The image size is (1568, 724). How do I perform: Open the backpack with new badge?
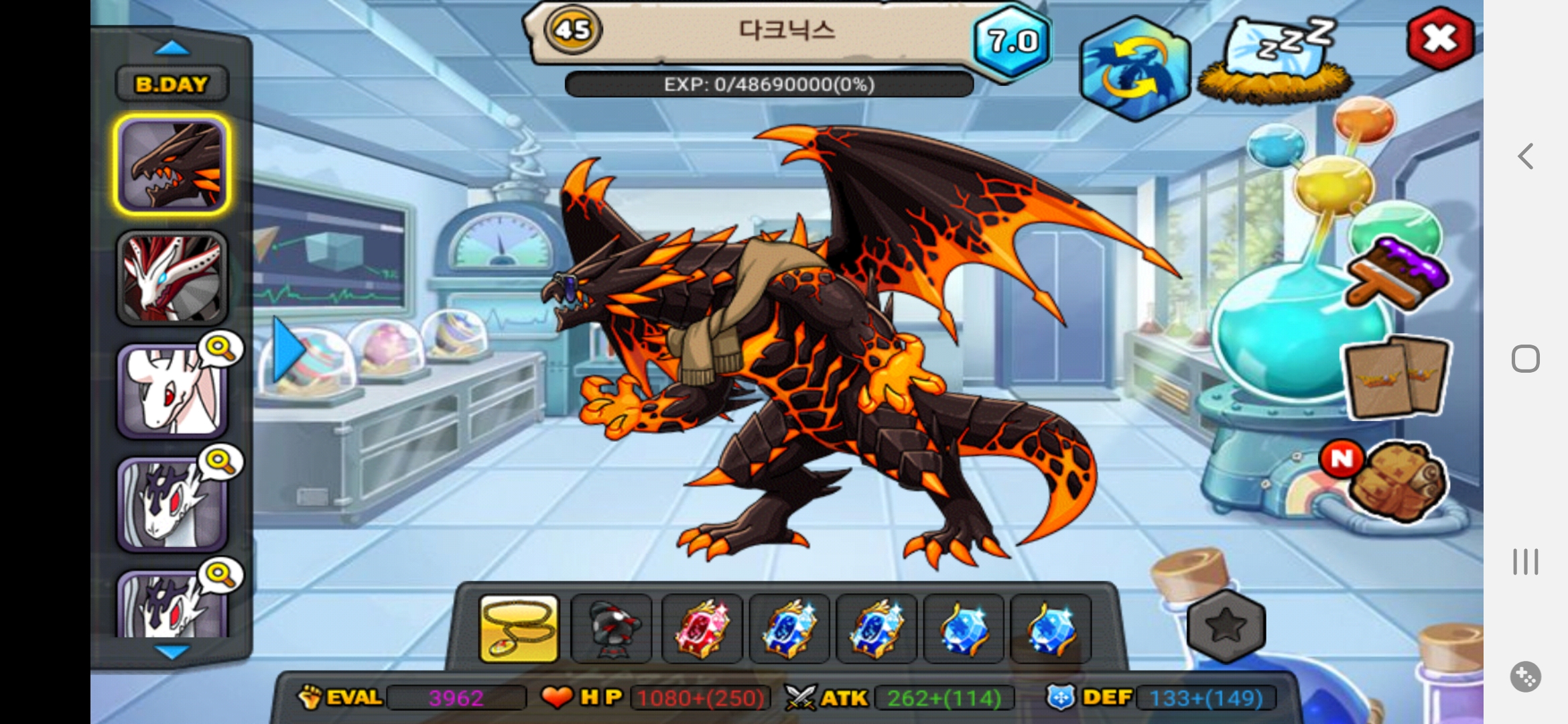[1396, 481]
